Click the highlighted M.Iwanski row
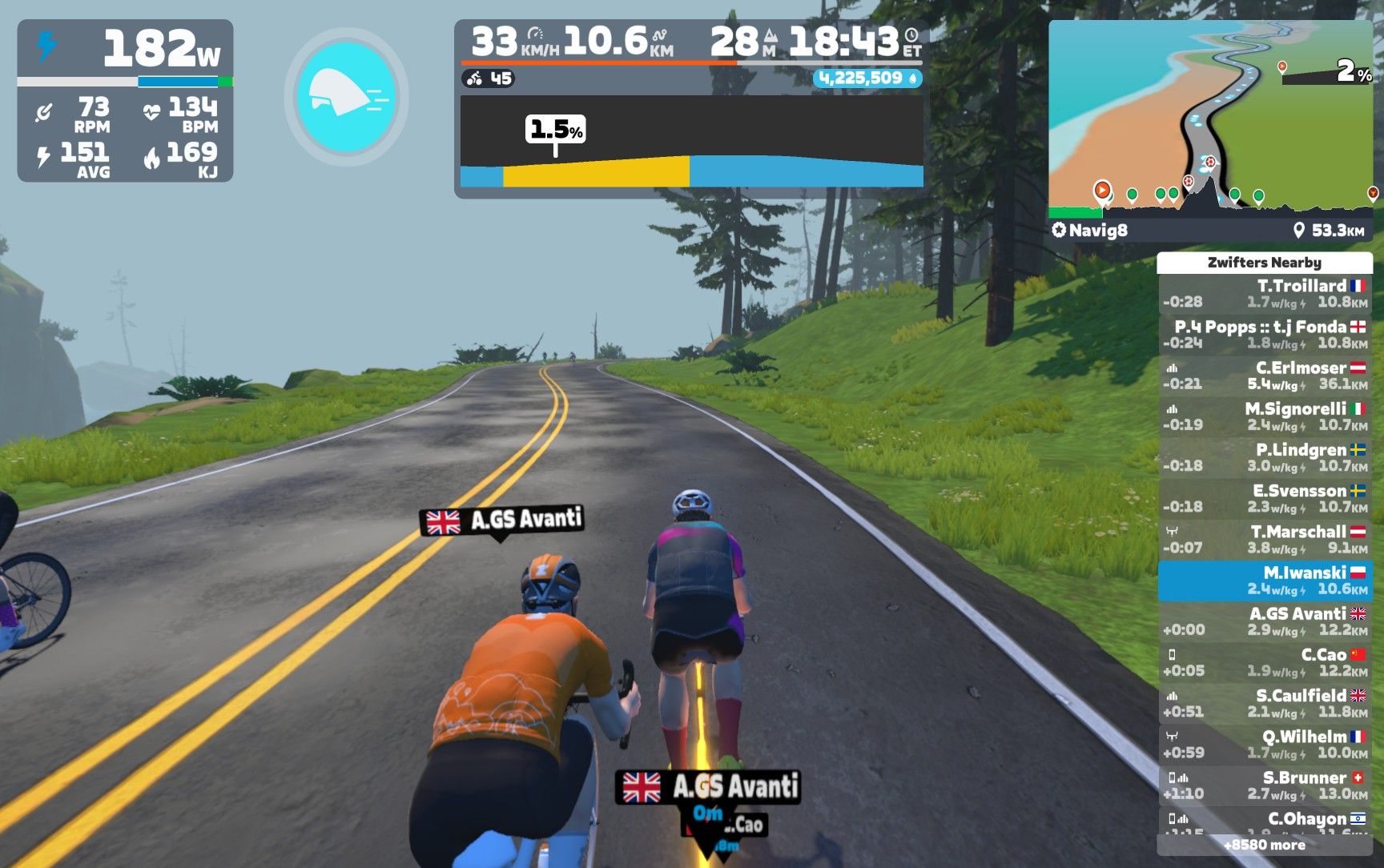Screen dimensions: 1384x868 (x=1265, y=581)
